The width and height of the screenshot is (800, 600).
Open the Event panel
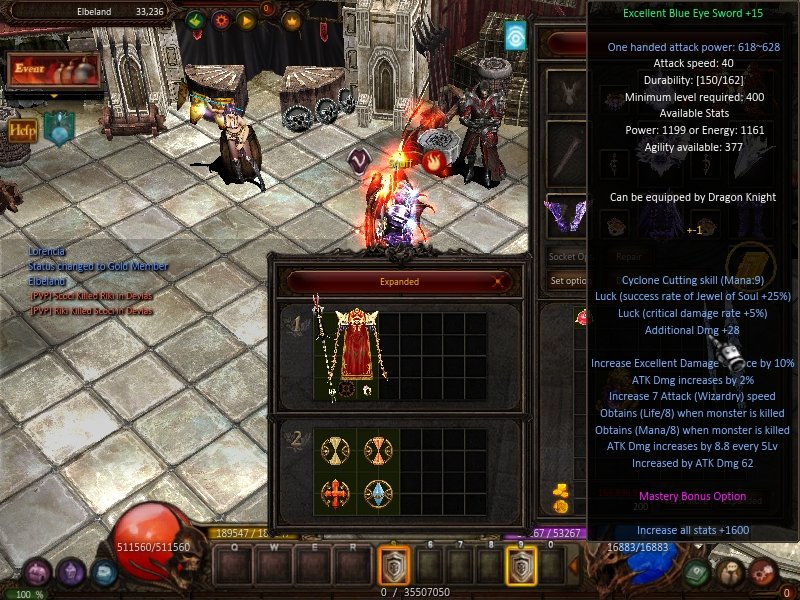click(53, 71)
